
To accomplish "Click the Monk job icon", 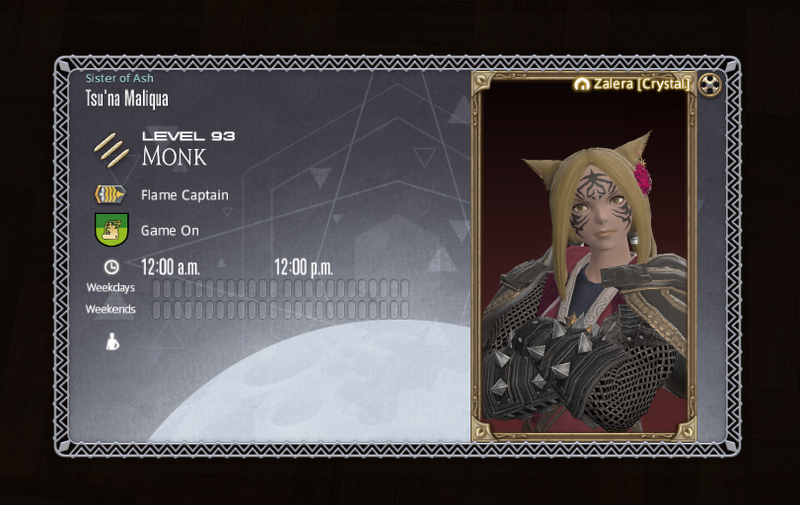I will 111,150.
